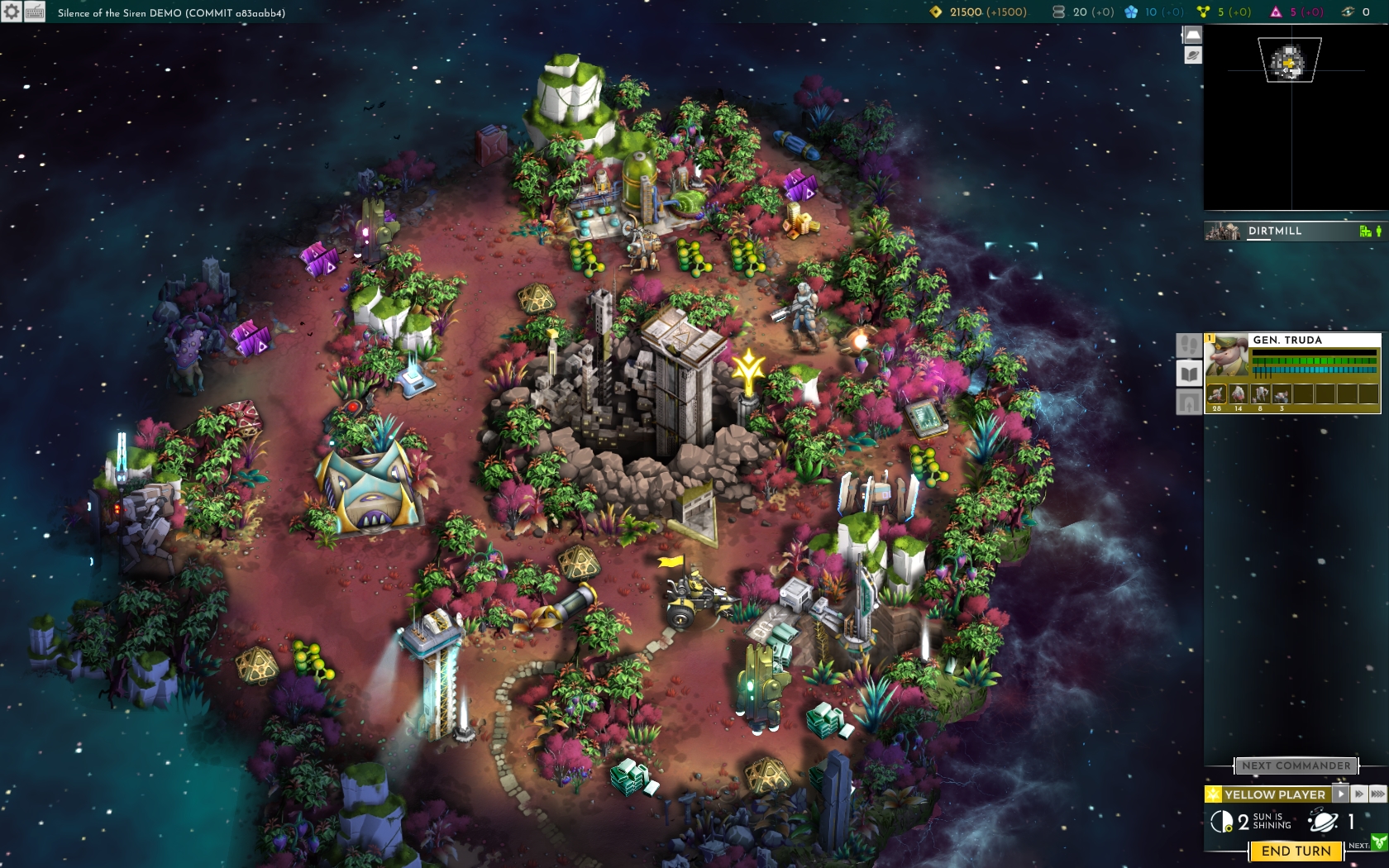Open the Dirtmill town entry

[1291, 231]
